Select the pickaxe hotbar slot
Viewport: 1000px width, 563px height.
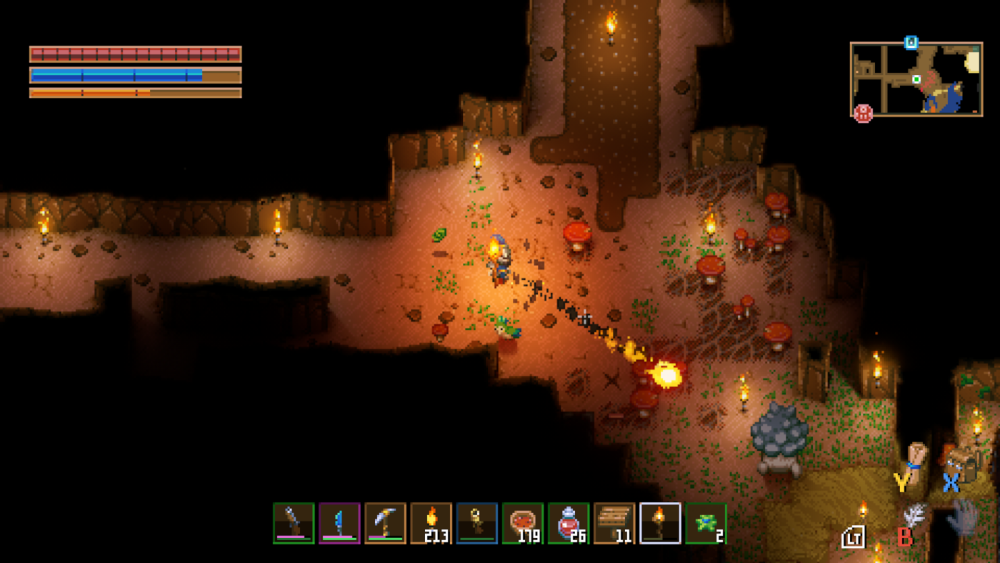click(385, 523)
